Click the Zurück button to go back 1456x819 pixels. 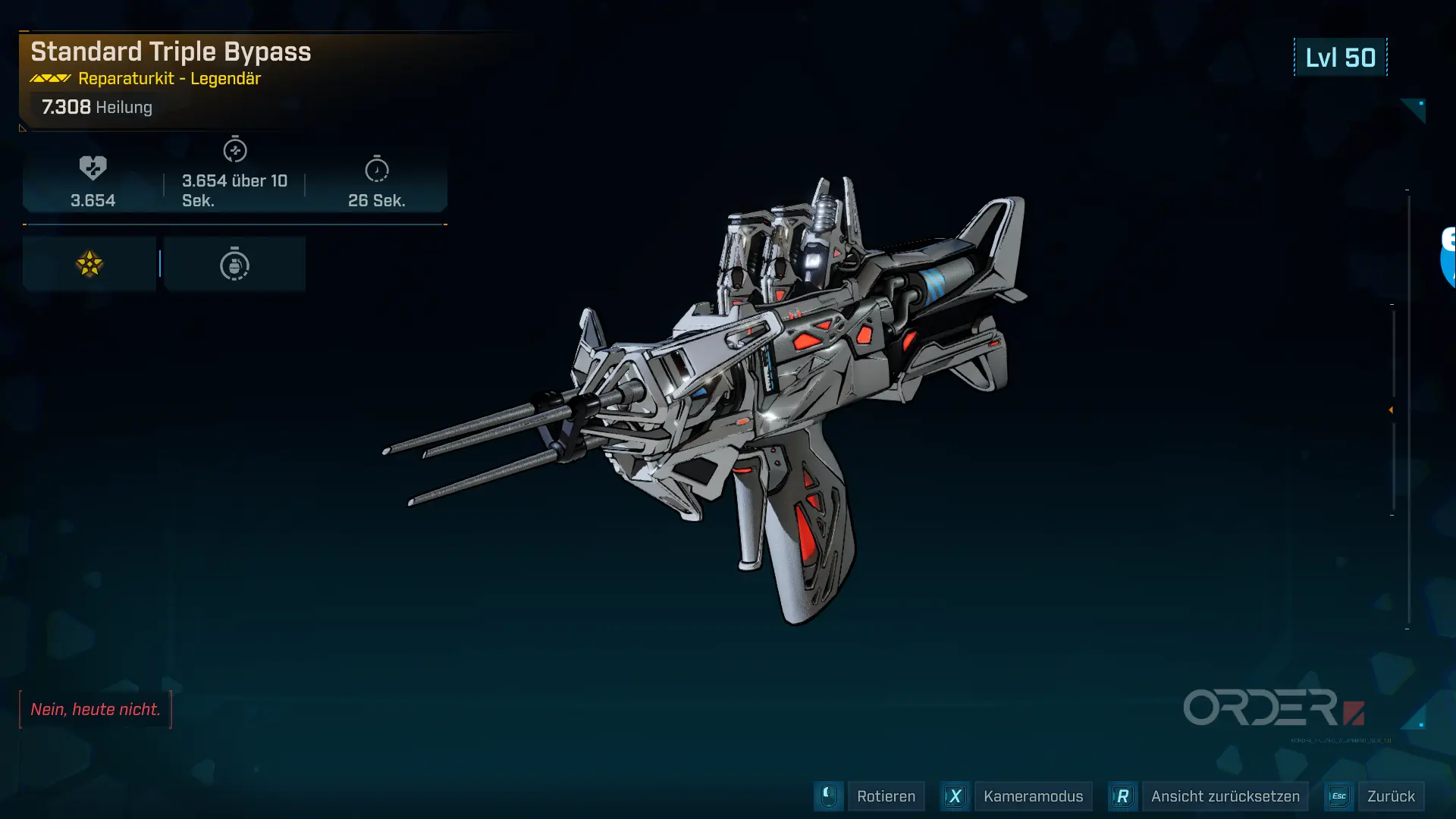(x=1390, y=796)
